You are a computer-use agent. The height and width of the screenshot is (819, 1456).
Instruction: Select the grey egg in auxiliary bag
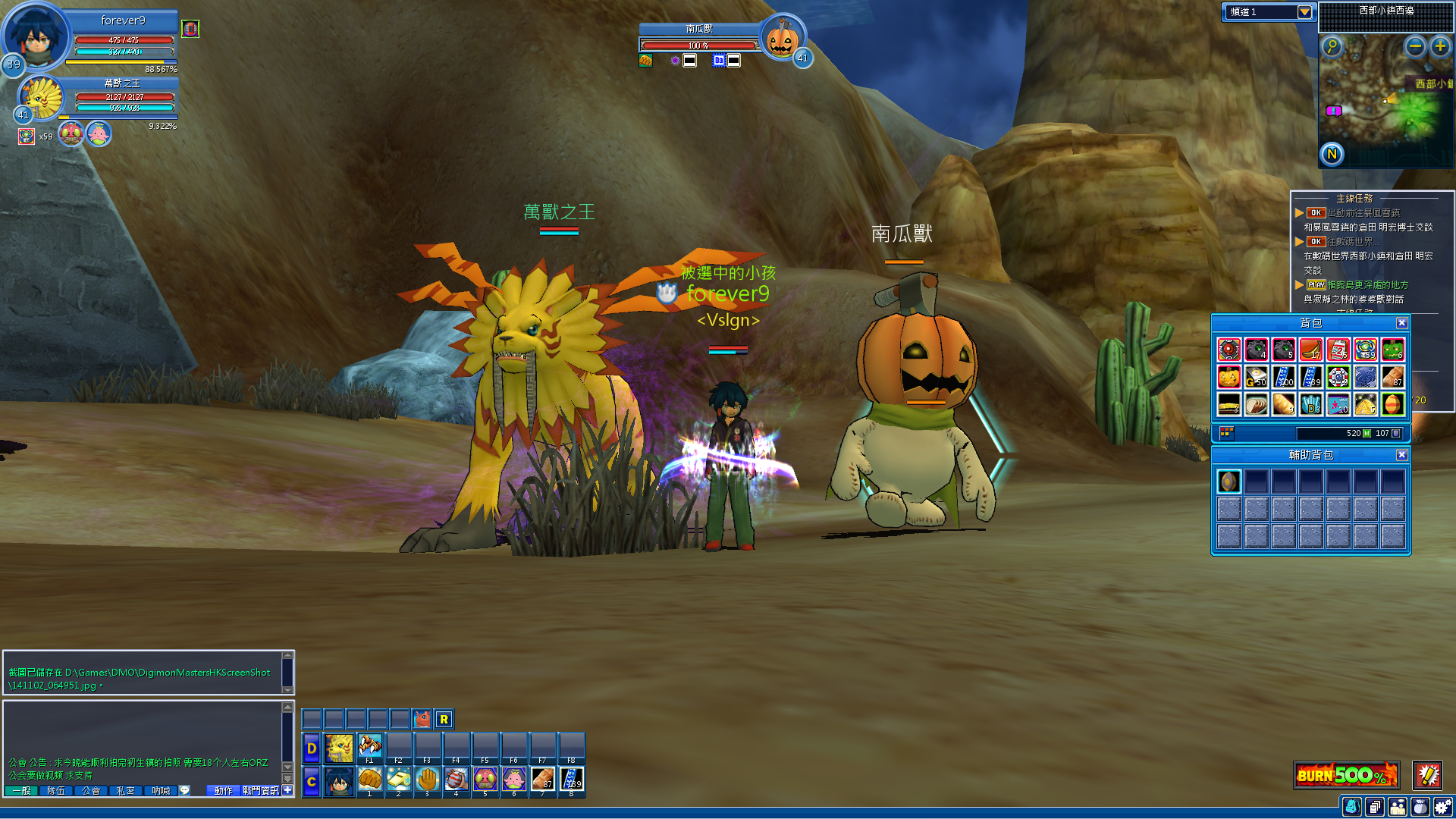click(x=1228, y=482)
